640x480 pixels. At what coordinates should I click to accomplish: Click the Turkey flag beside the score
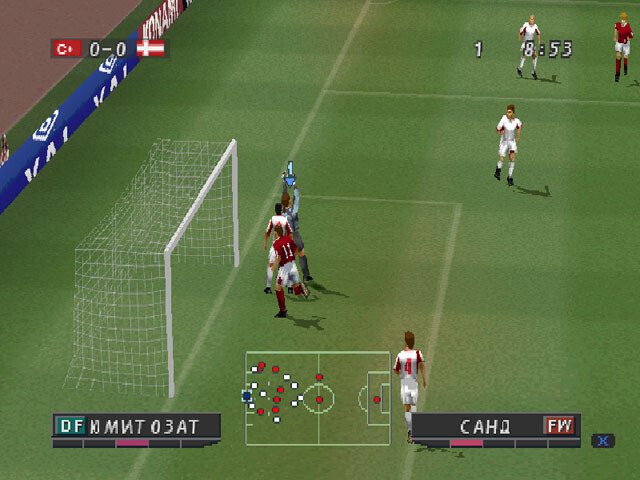67,47
